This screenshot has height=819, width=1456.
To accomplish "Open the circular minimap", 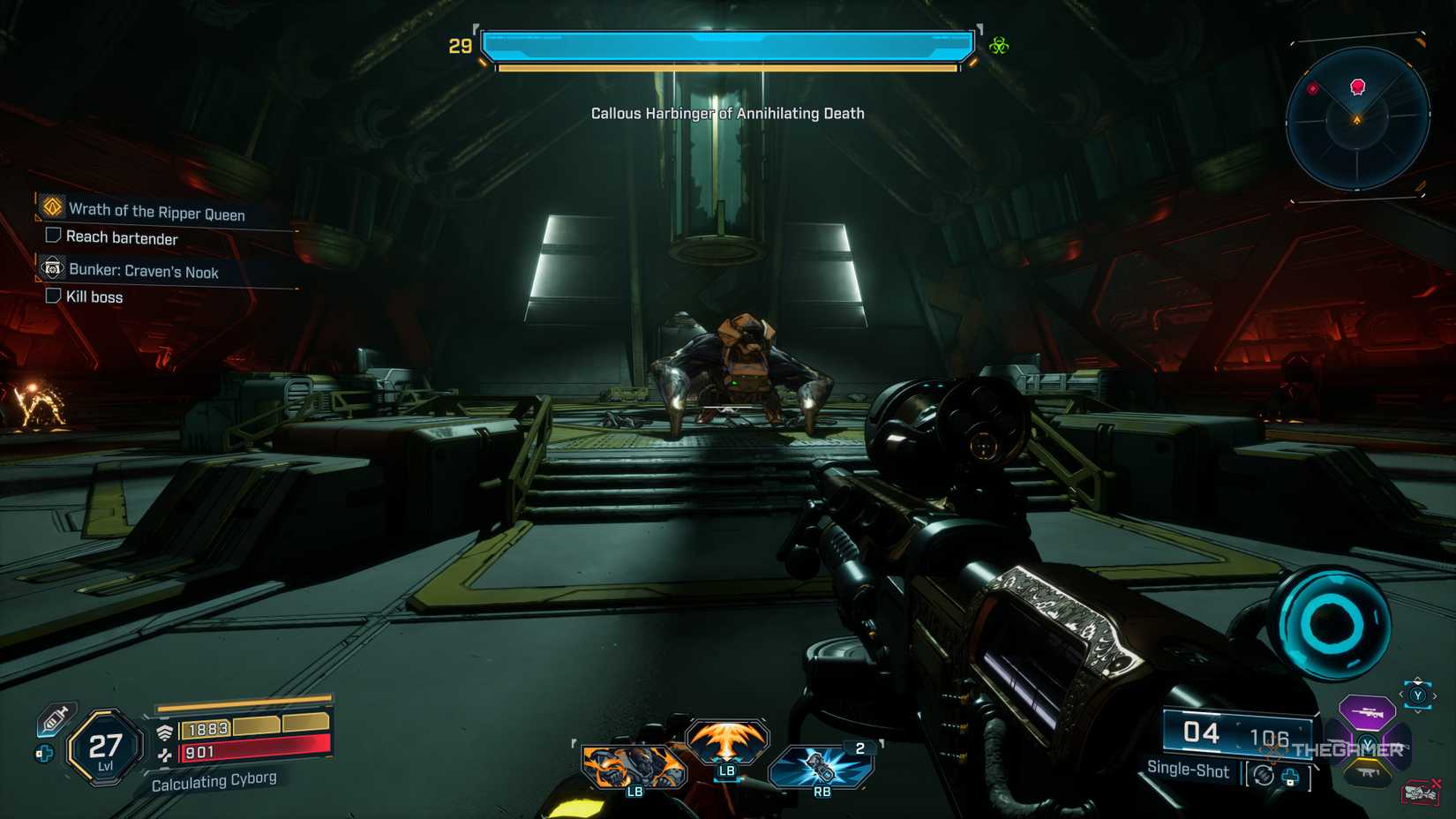I will [1357, 118].
